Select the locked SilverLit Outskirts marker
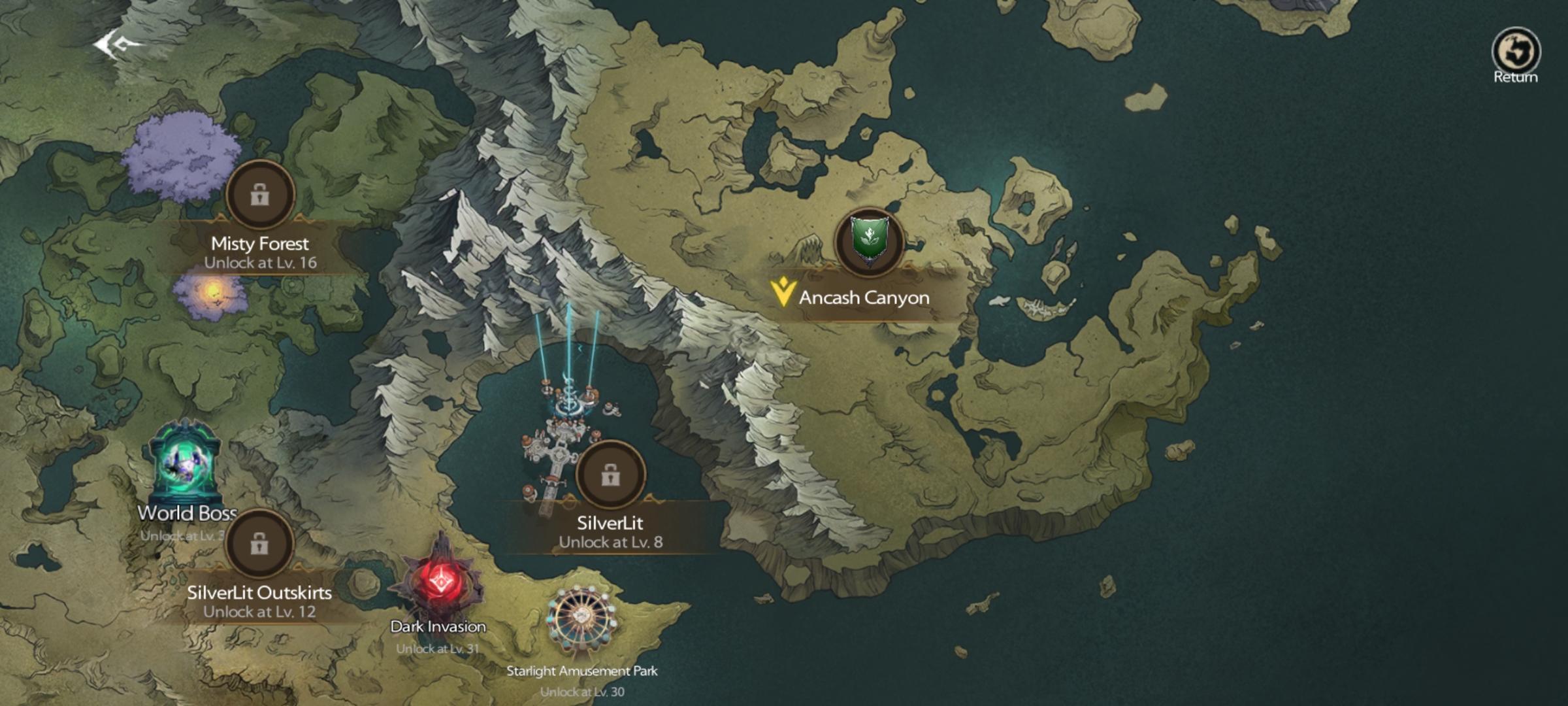The image size is (1568, 706). click(x=259, y=543)
